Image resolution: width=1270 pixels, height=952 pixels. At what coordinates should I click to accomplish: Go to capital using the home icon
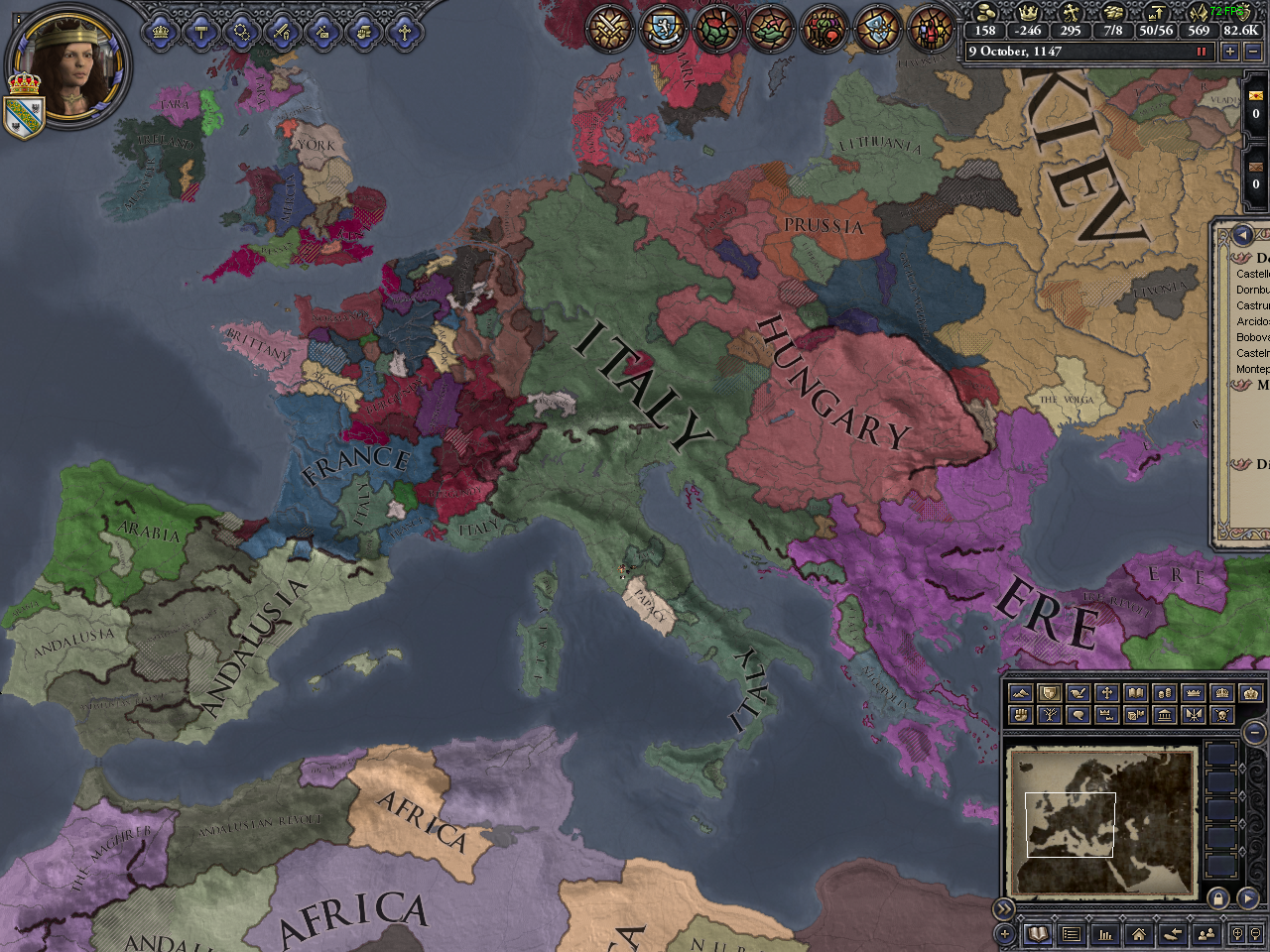tap(1139, 932)
